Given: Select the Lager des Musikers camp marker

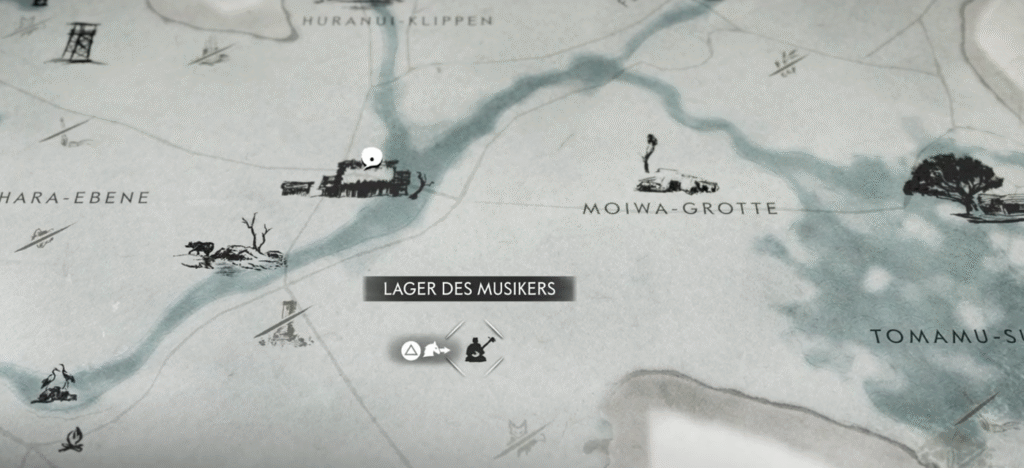Looking at the screenshot, I should pyautogui.click(x=475, y=350).
